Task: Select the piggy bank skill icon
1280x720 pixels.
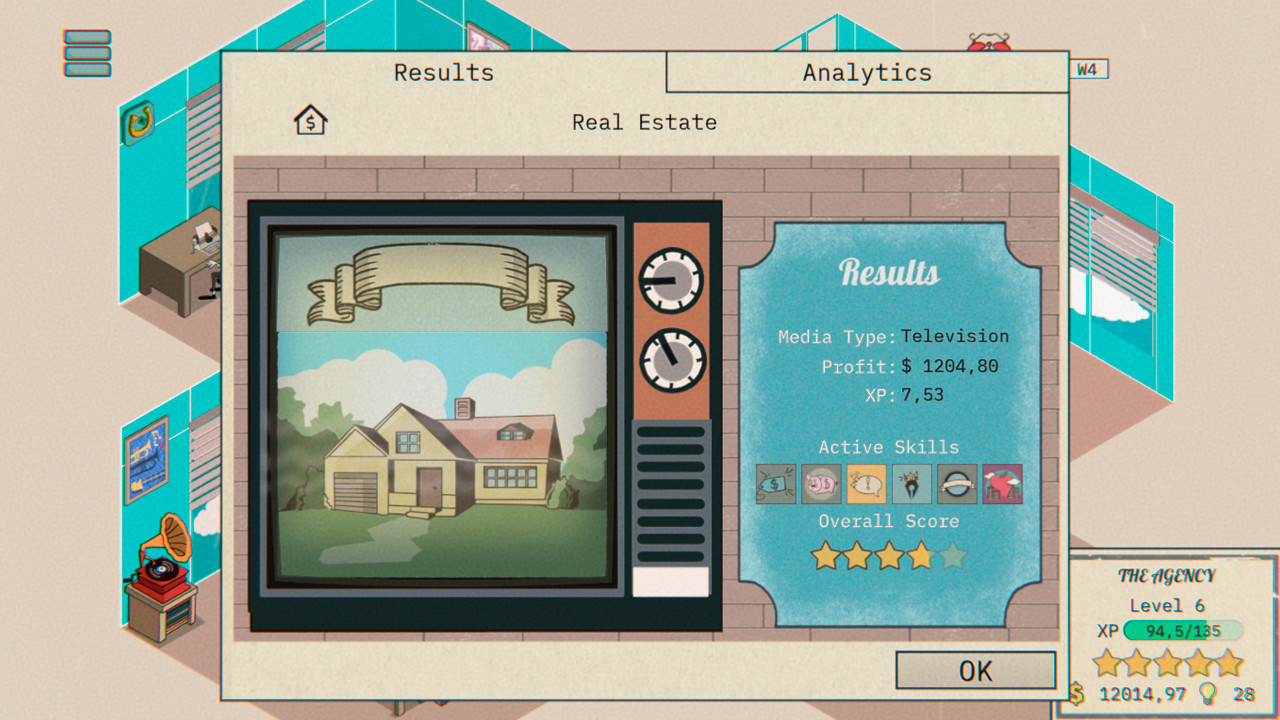Action: pyautogui.click(x=820, y=484)
